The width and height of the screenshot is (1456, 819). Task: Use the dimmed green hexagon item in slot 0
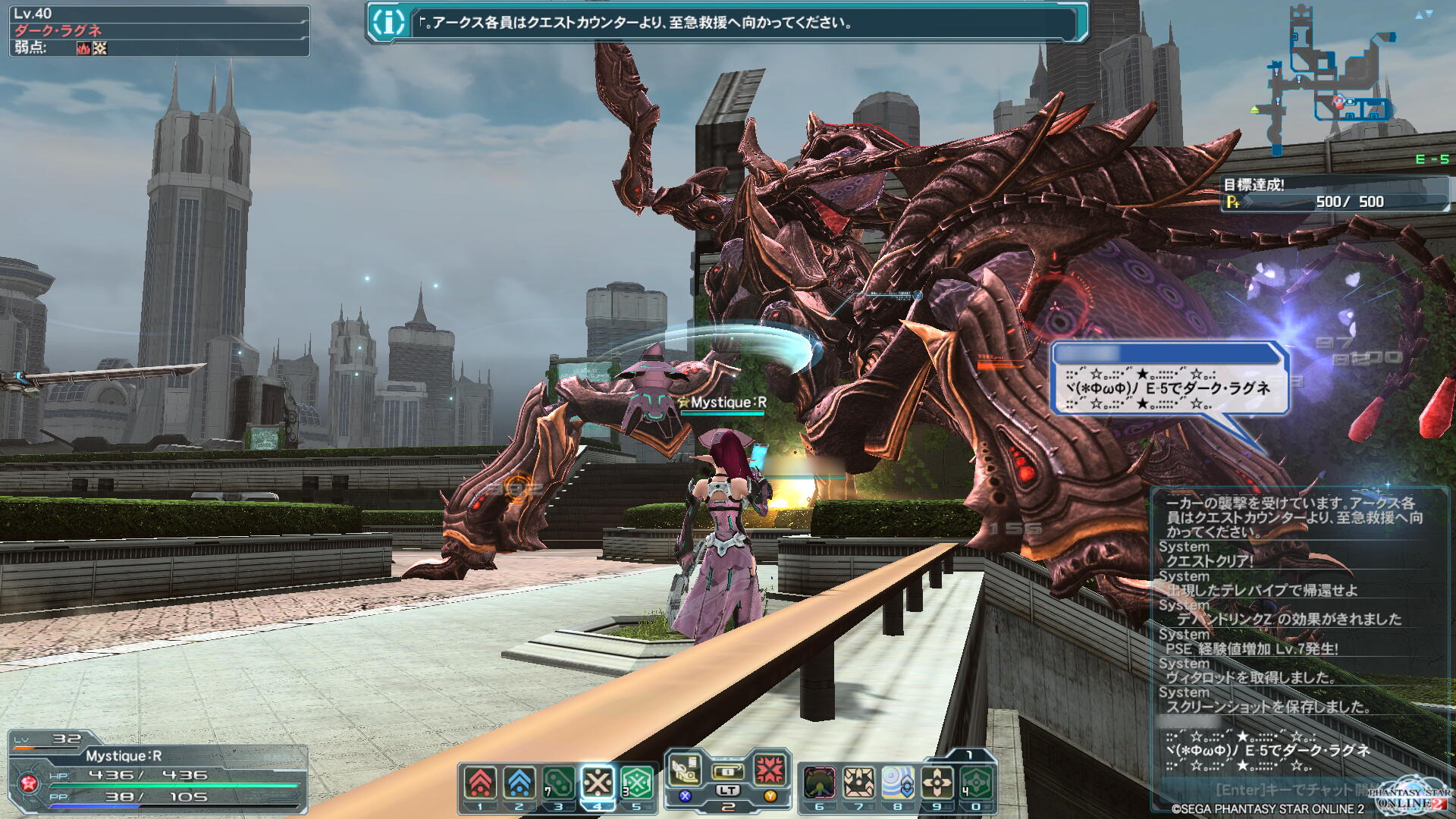click(x=976, y=783)
